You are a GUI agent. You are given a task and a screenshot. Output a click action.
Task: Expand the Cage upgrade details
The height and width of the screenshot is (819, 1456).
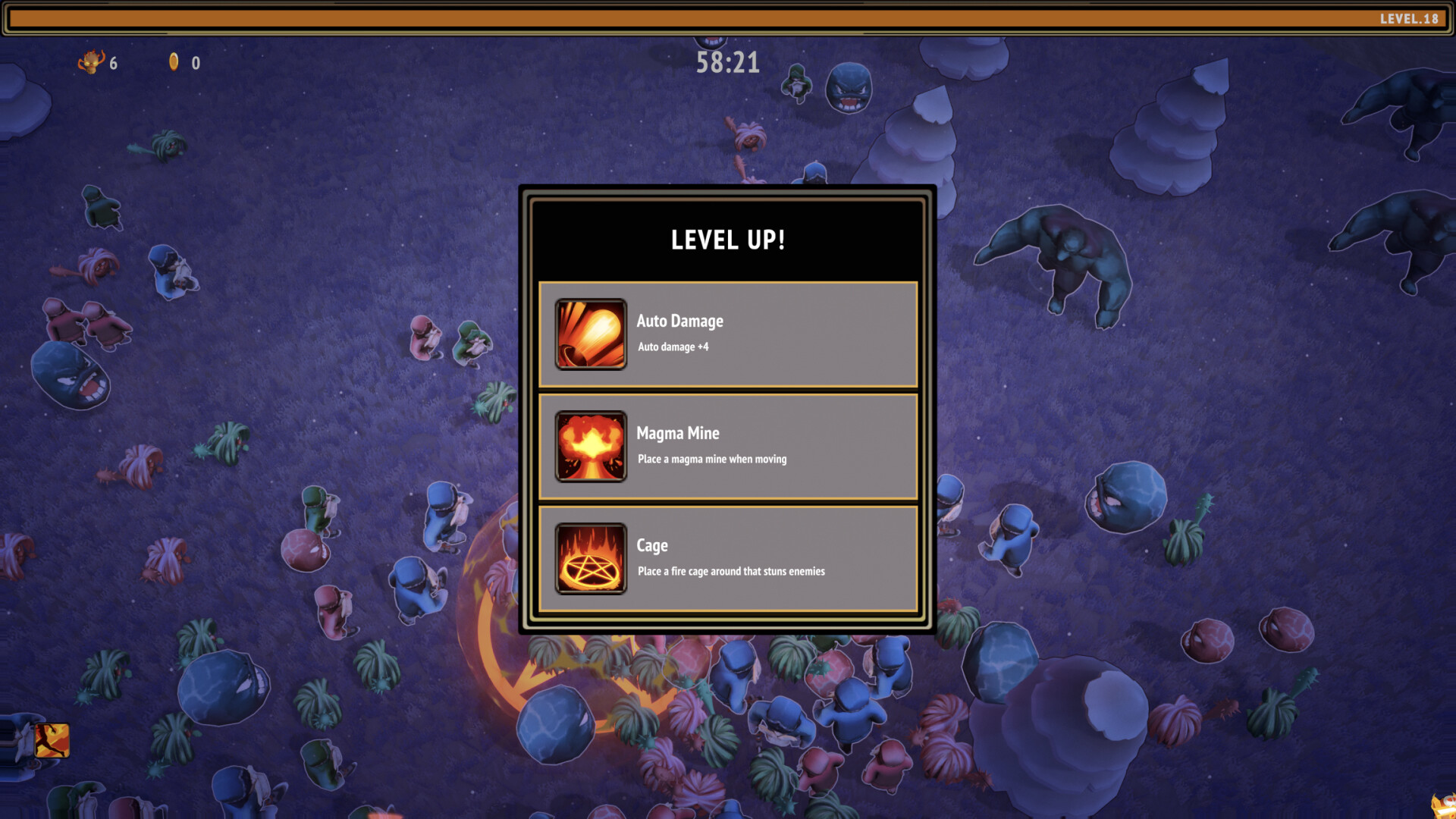[730, 572]
